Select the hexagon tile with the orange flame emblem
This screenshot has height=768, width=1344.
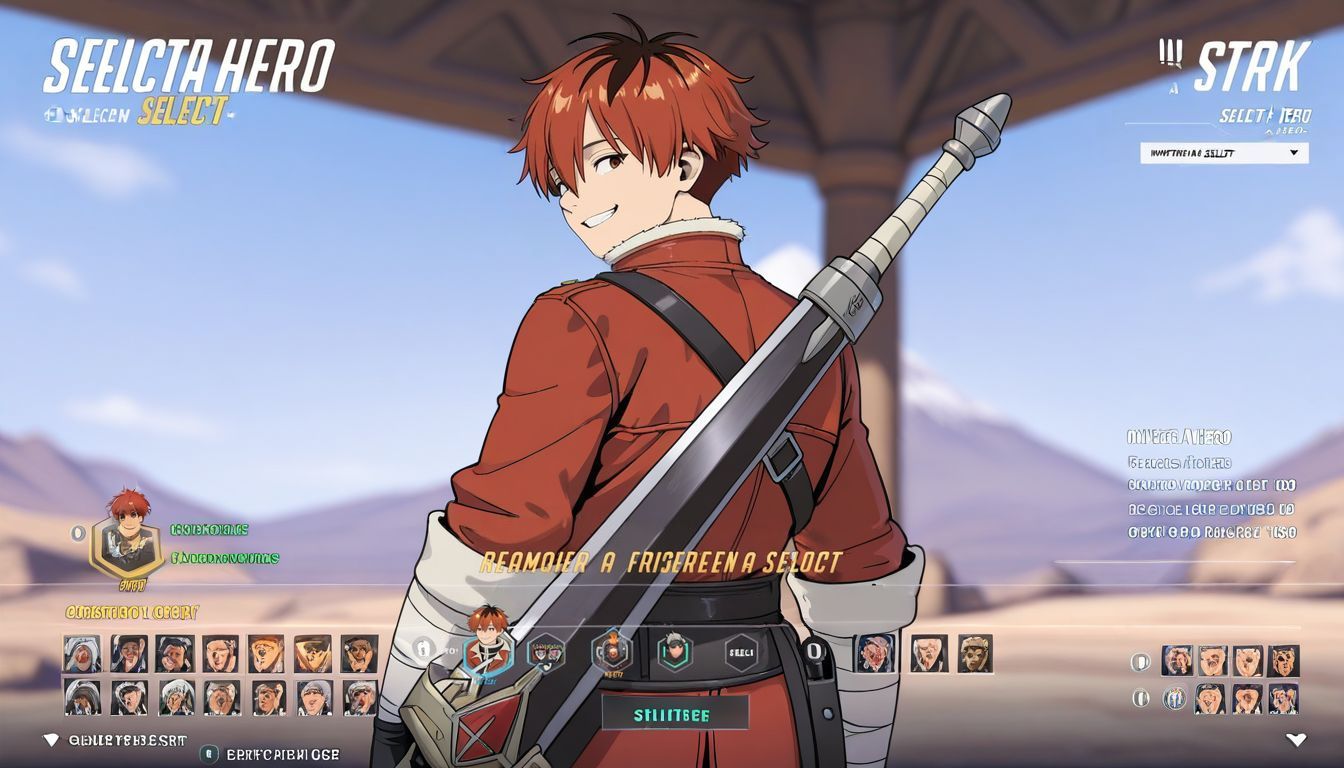coord(611,651)
